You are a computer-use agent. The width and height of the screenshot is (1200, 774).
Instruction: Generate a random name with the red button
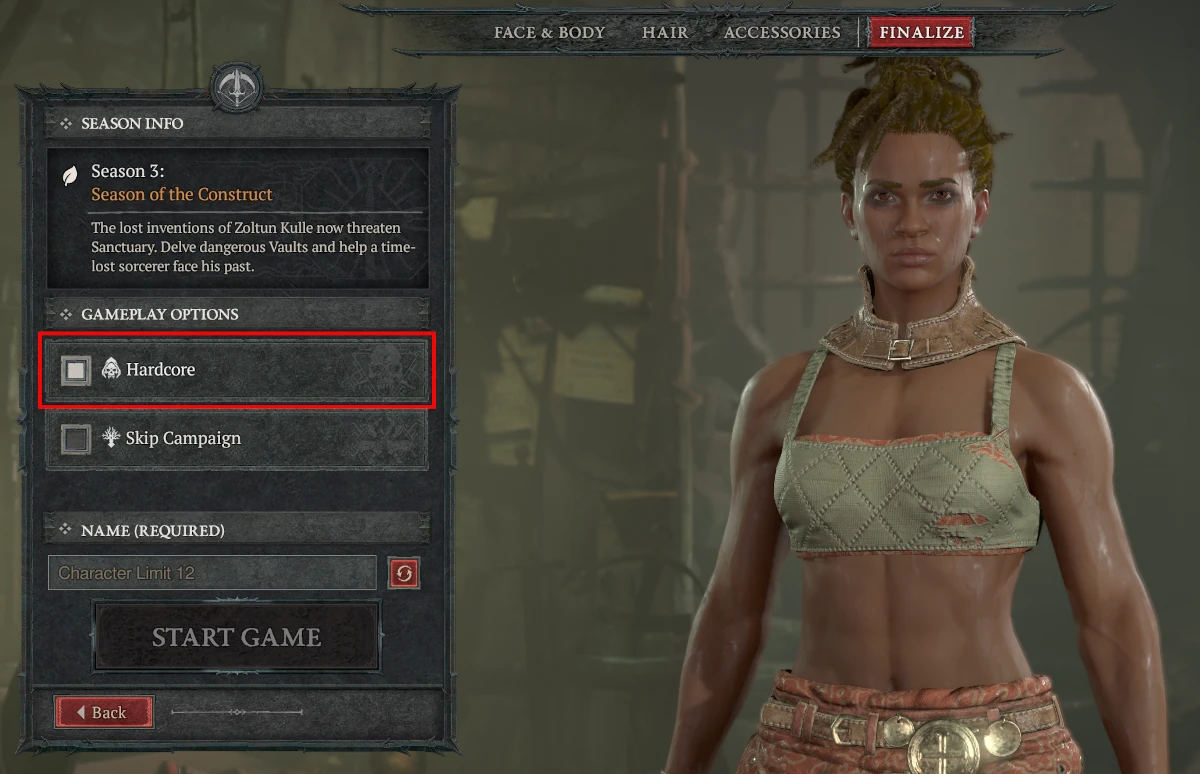(x=404, y=573)
